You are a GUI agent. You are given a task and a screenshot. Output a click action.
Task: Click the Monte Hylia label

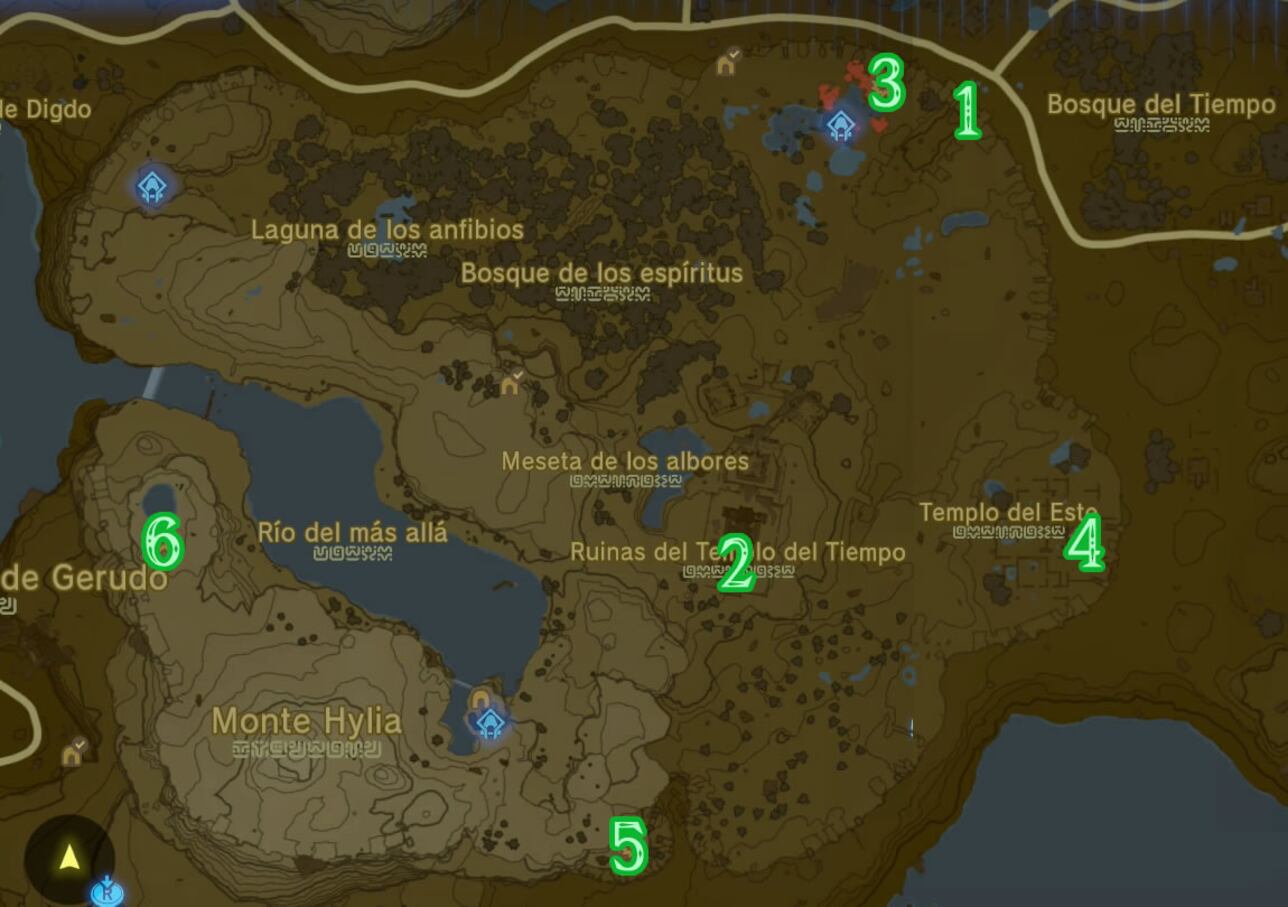305,722
